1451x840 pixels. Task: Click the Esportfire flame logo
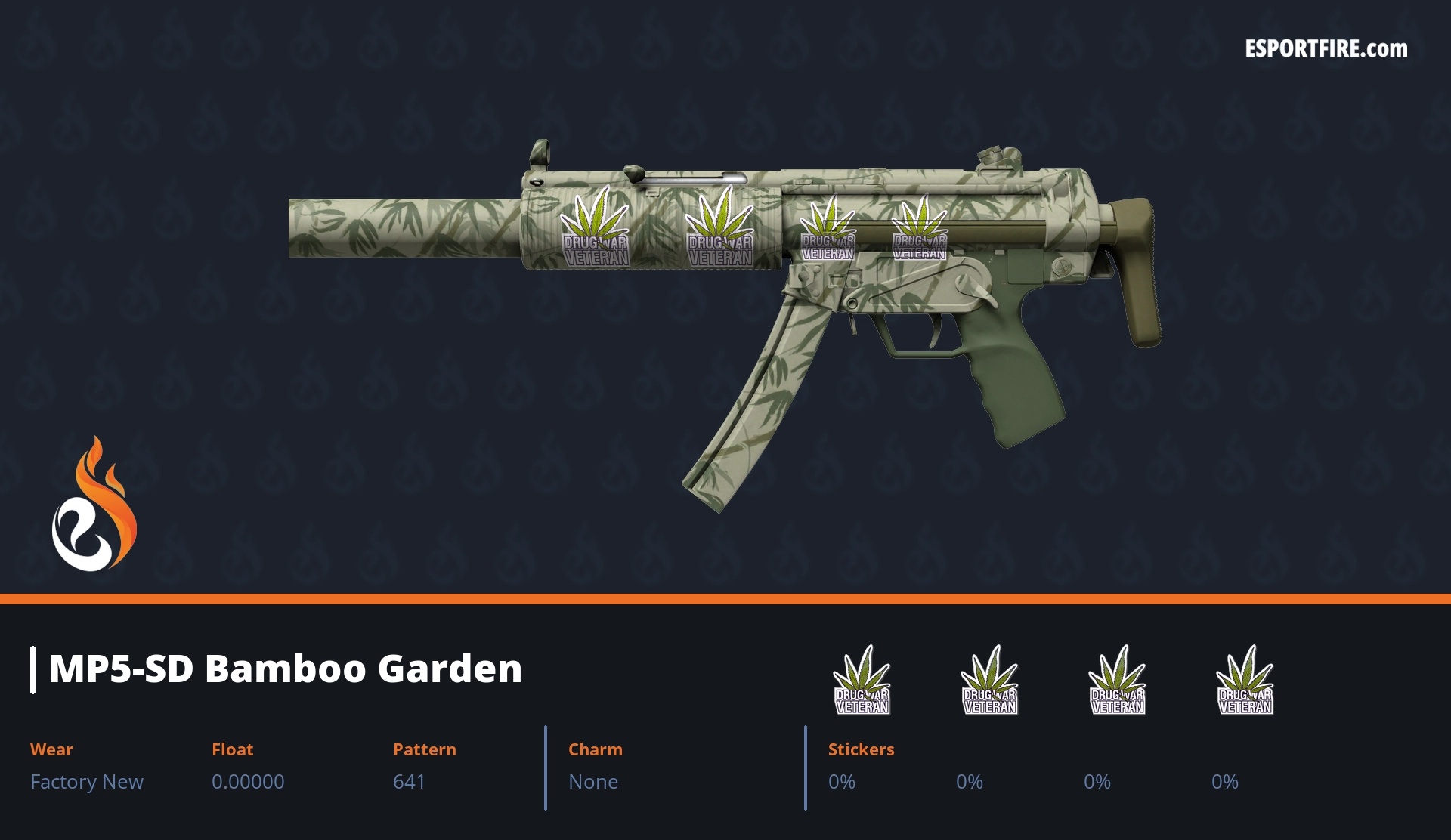click(x=94, y=505)
